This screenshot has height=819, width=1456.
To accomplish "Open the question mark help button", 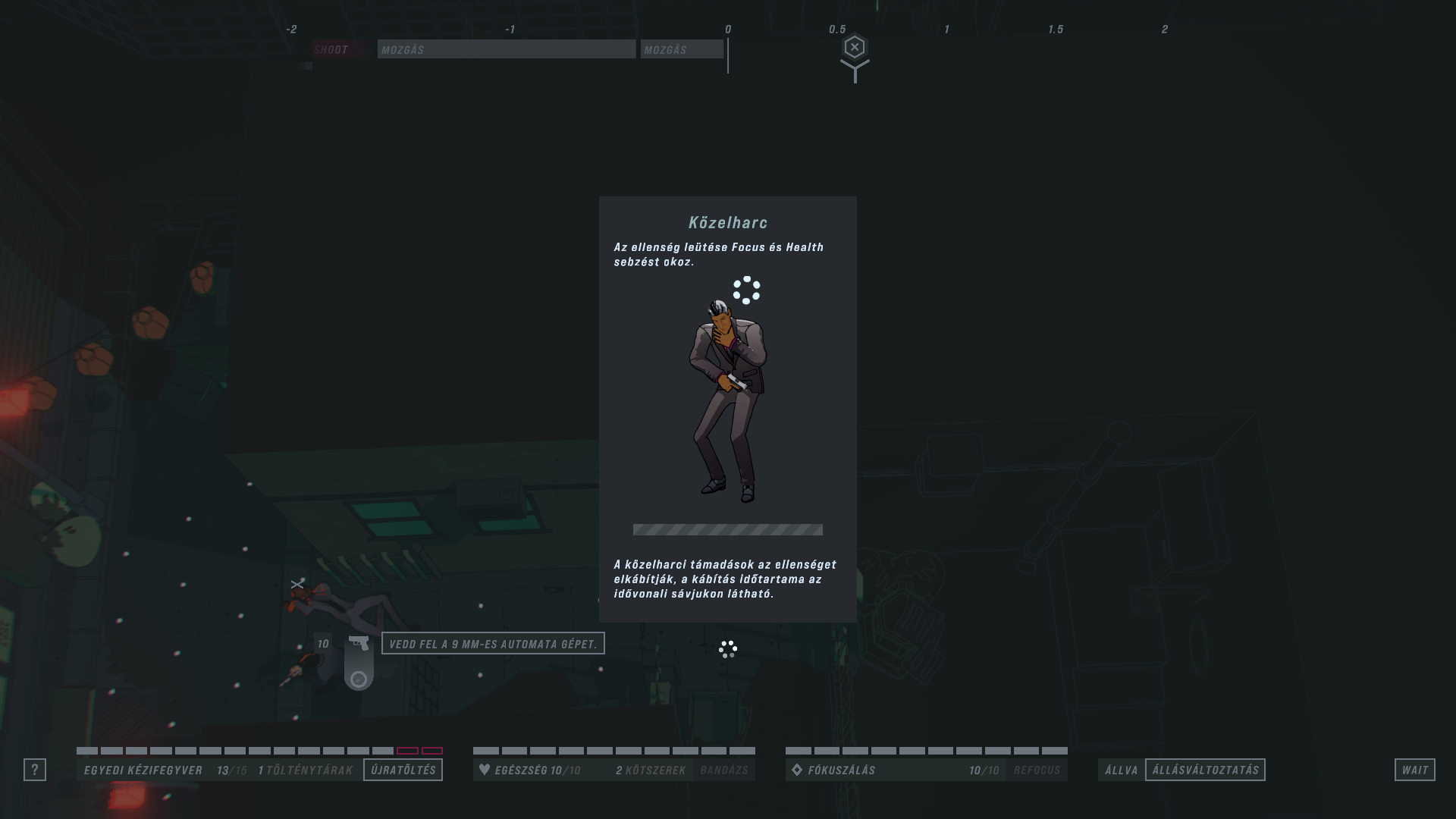I will coord(35,770).
